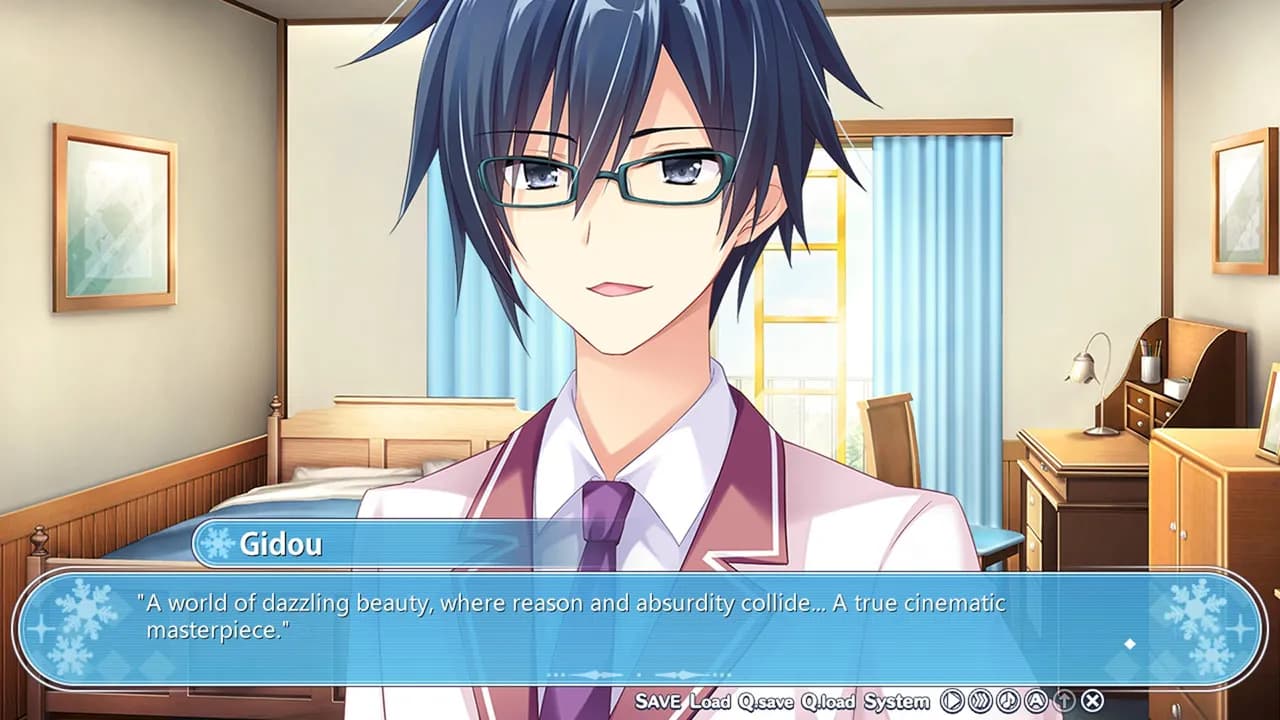Quick save with Q.save
Image resolution: width=1280 pixels, height=720 pixels.
766,701
